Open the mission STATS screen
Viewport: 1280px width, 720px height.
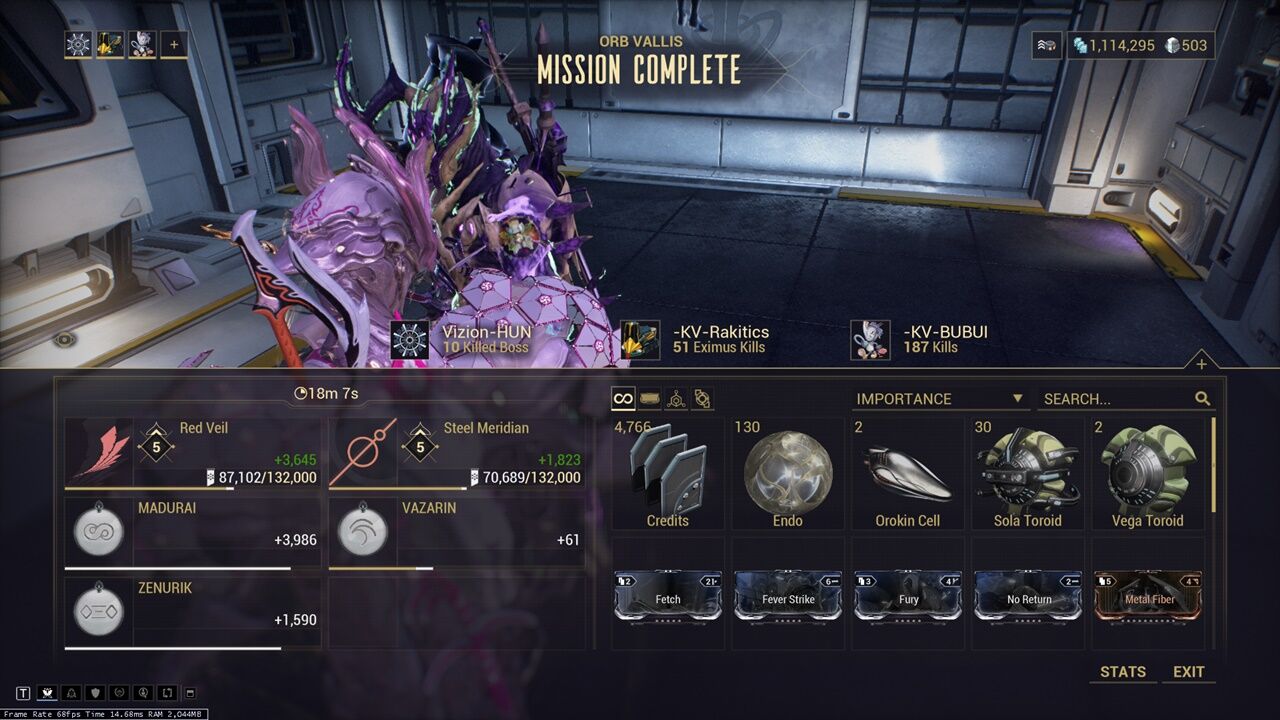click(x=1122, y=672)
